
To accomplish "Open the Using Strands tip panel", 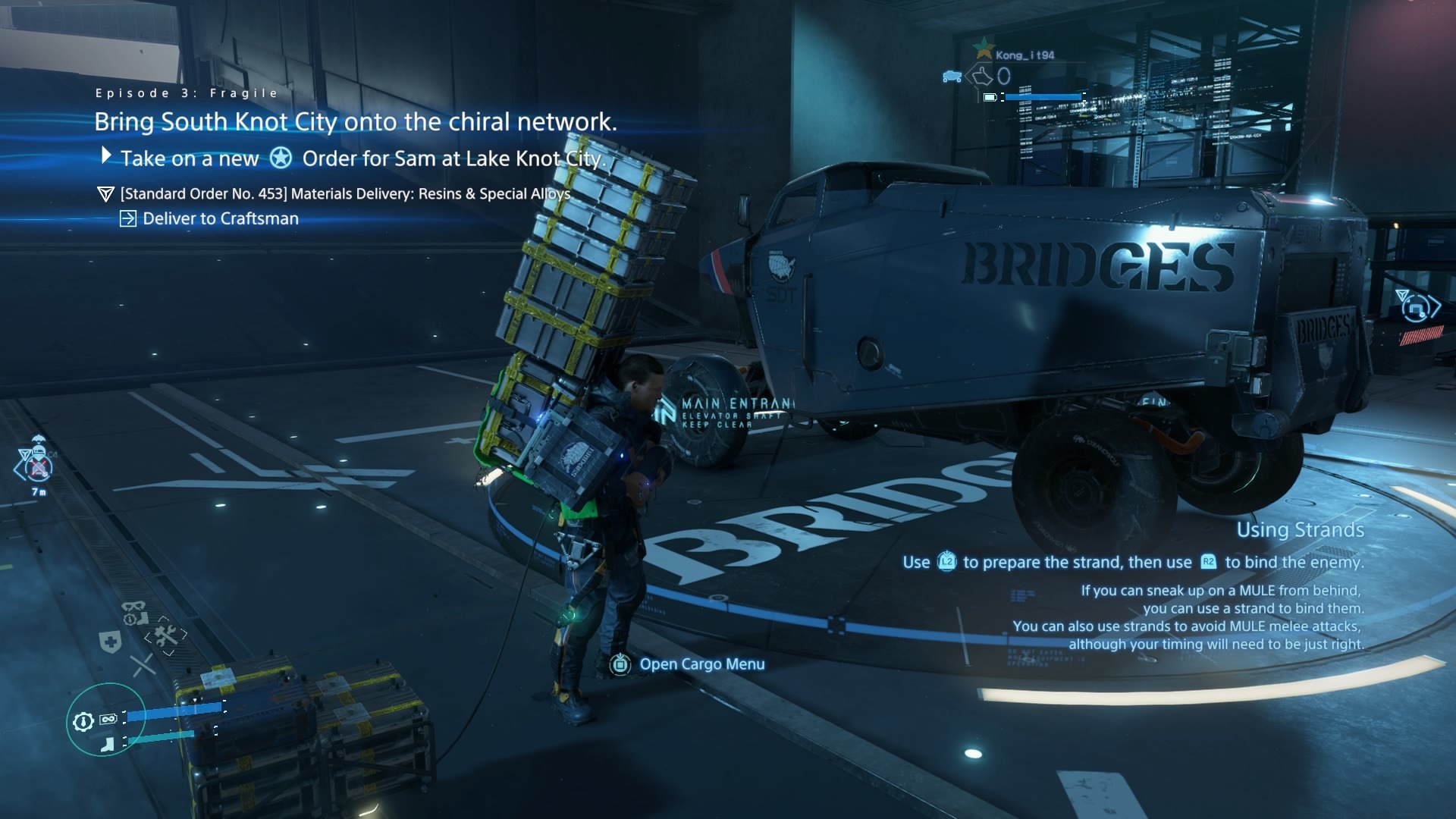I will coord(1300,530).
